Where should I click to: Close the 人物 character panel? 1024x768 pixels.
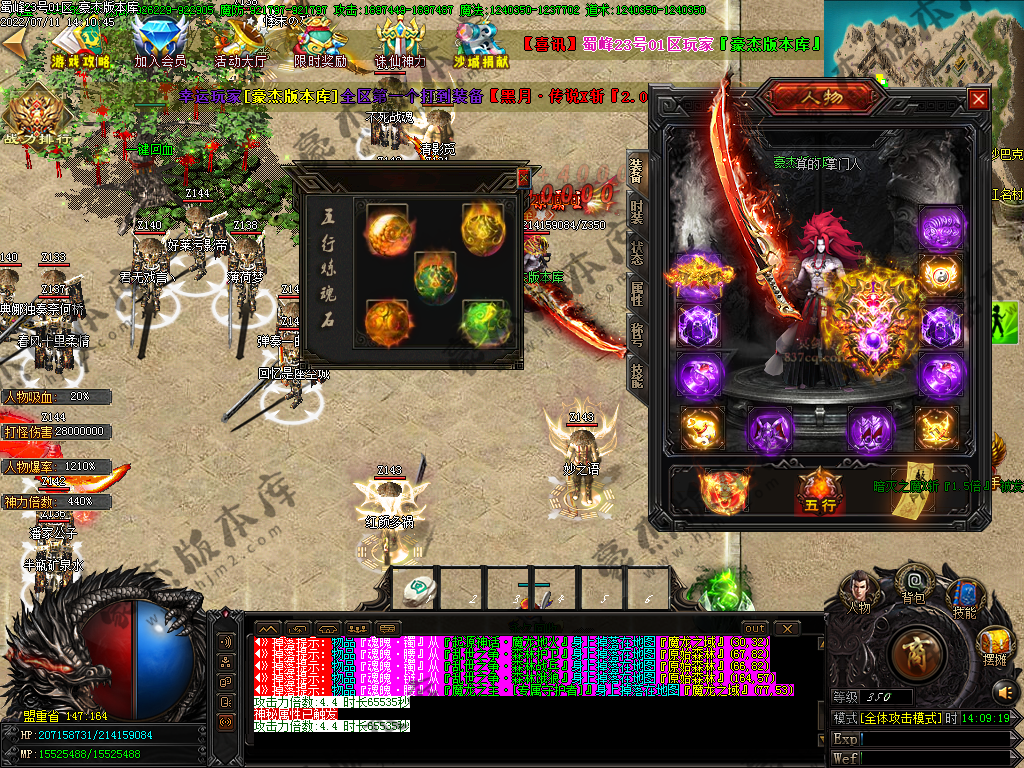pyautogui.click(x=978, y=98)
